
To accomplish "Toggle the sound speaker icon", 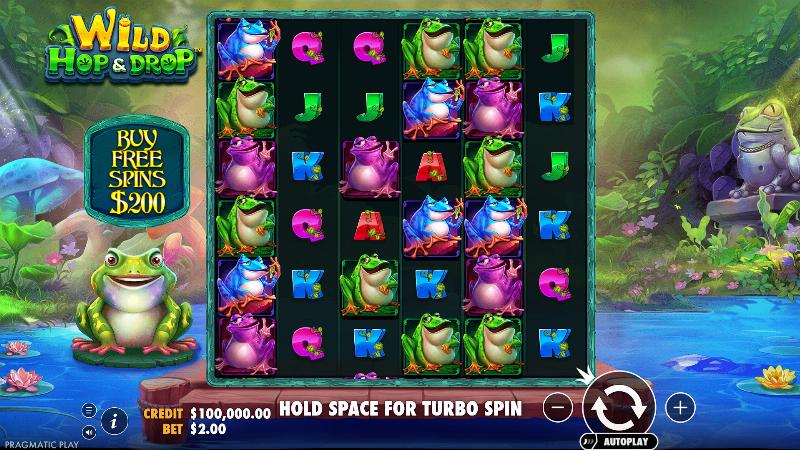I will tap(88, 432).
